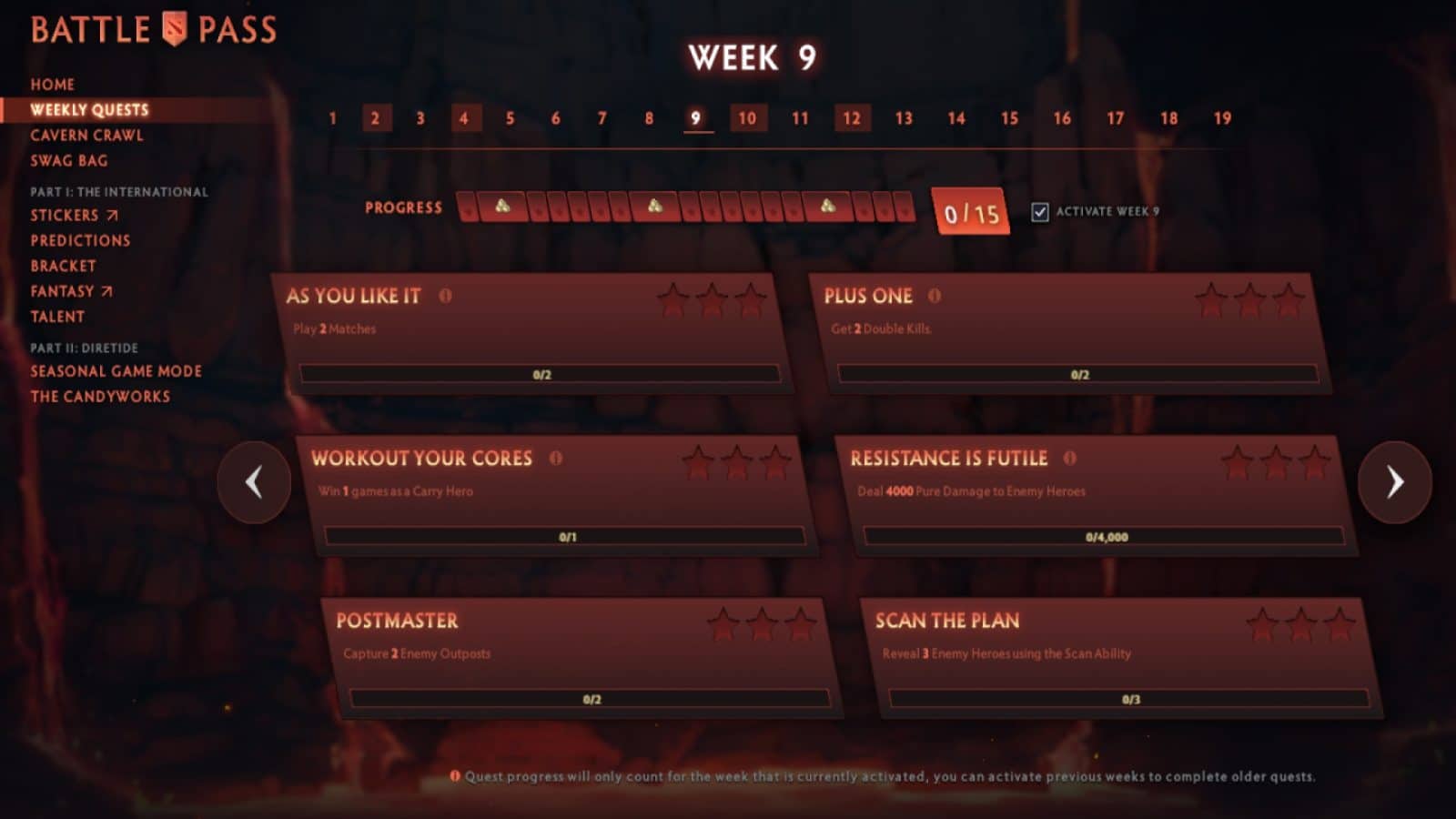Click the right arrow to view more quests
This screenshot has width=1456, height=819.
pyautogui.click(x=1397, y=483)
